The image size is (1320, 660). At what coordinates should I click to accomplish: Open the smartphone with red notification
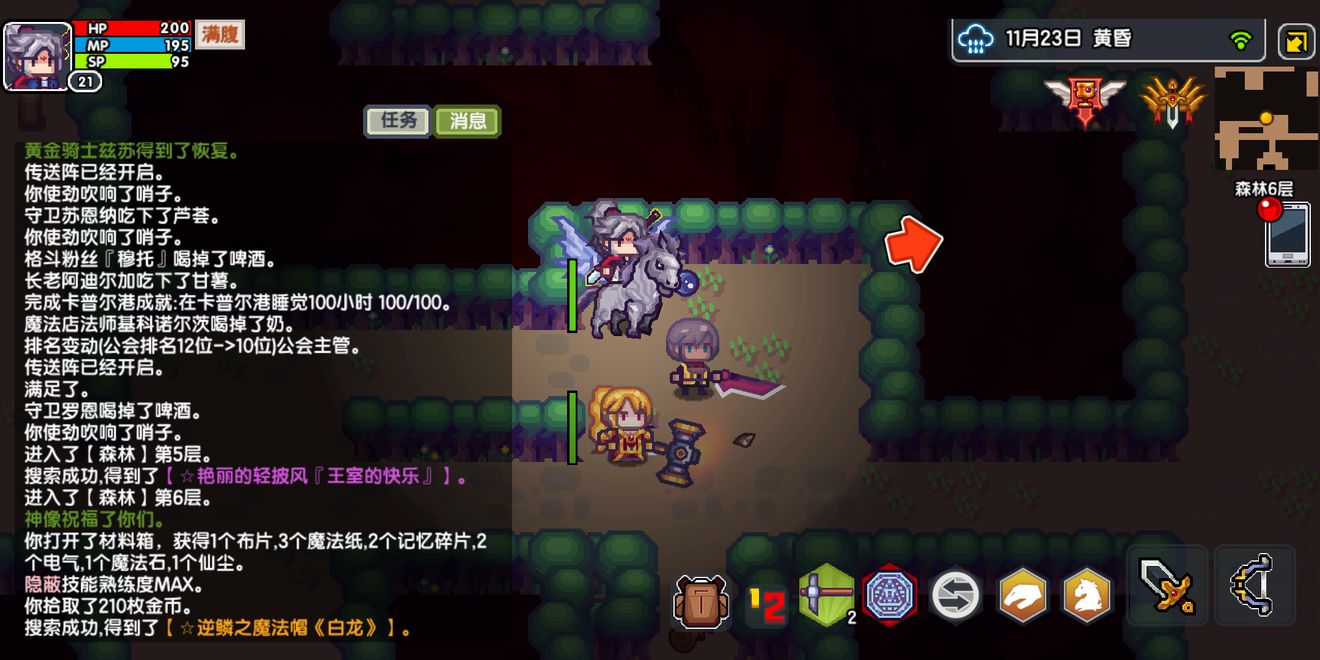1287,233
